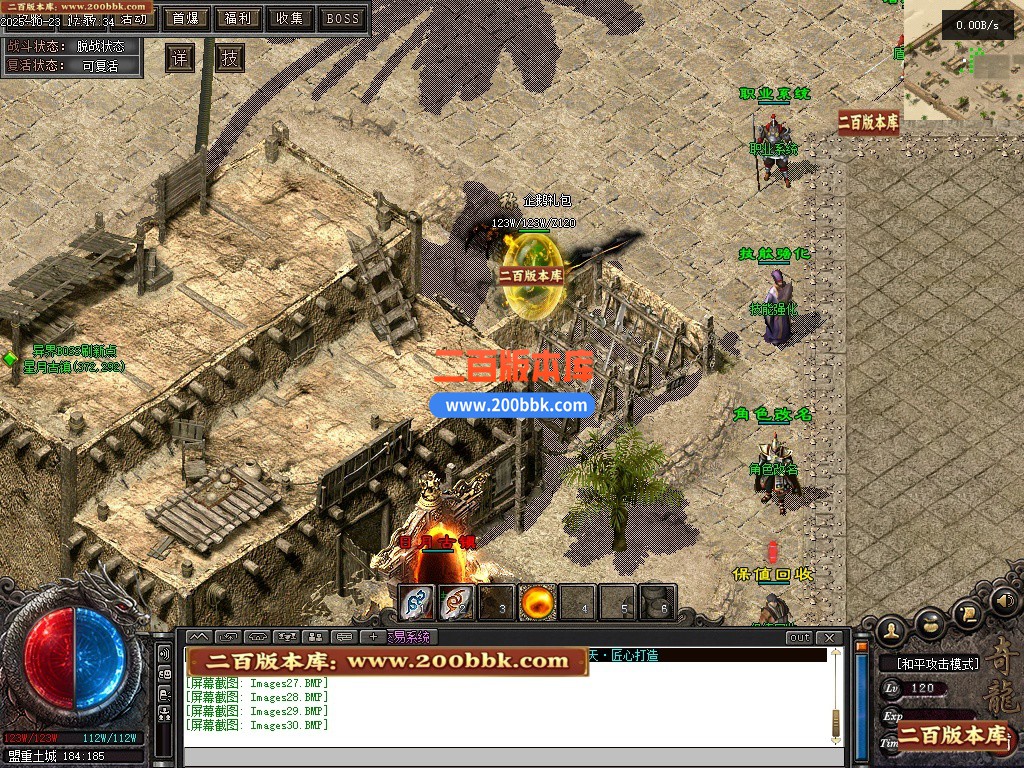Open the character portrait panel
Image resolution: width=1024 pixels, height=768 pixels.
pos(893,630)
